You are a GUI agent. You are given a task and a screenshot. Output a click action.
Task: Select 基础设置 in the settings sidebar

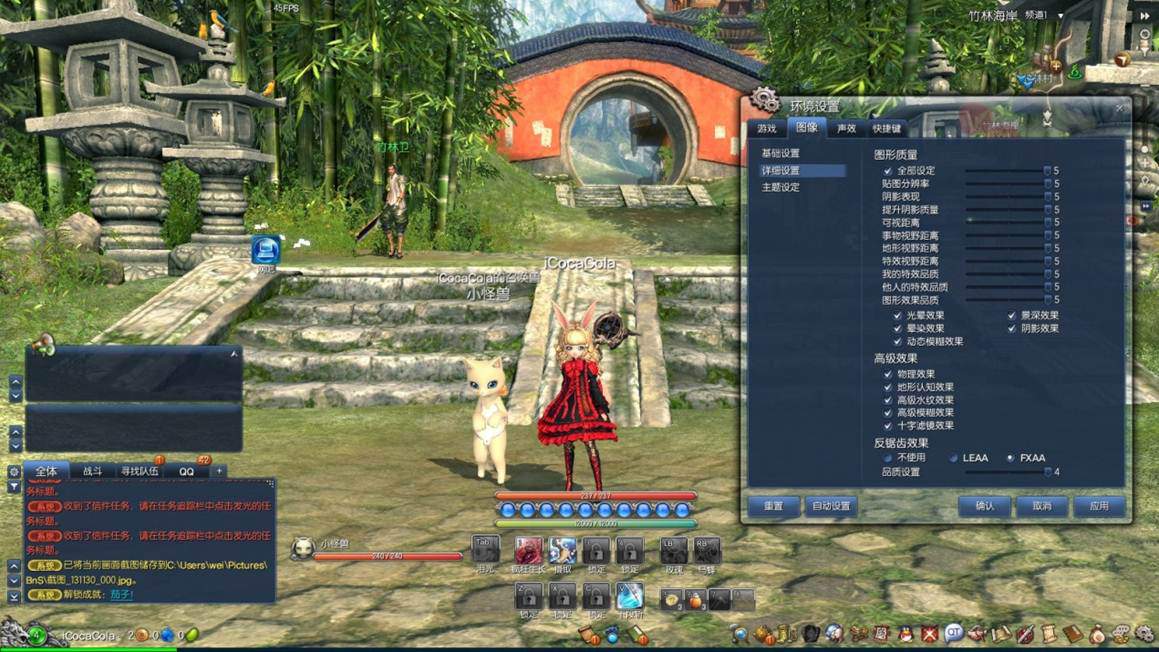(x=781, y=154)
